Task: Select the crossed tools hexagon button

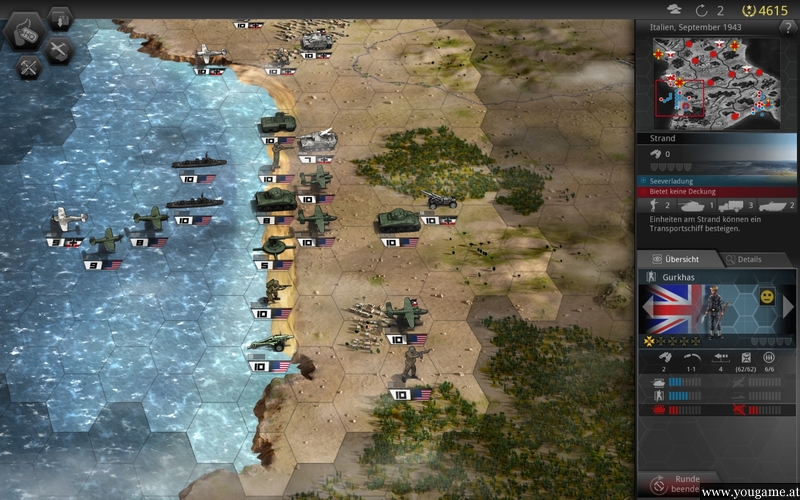Action: pyautogui.click(x=27, y=67)
